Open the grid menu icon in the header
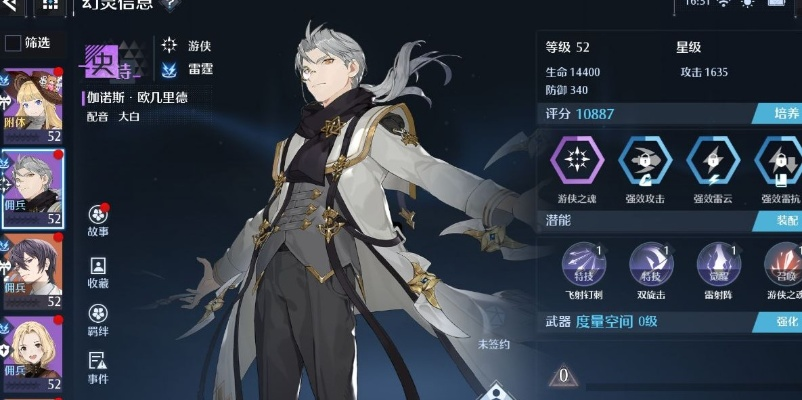Screen dimensions: 802x400 (49, 5)
